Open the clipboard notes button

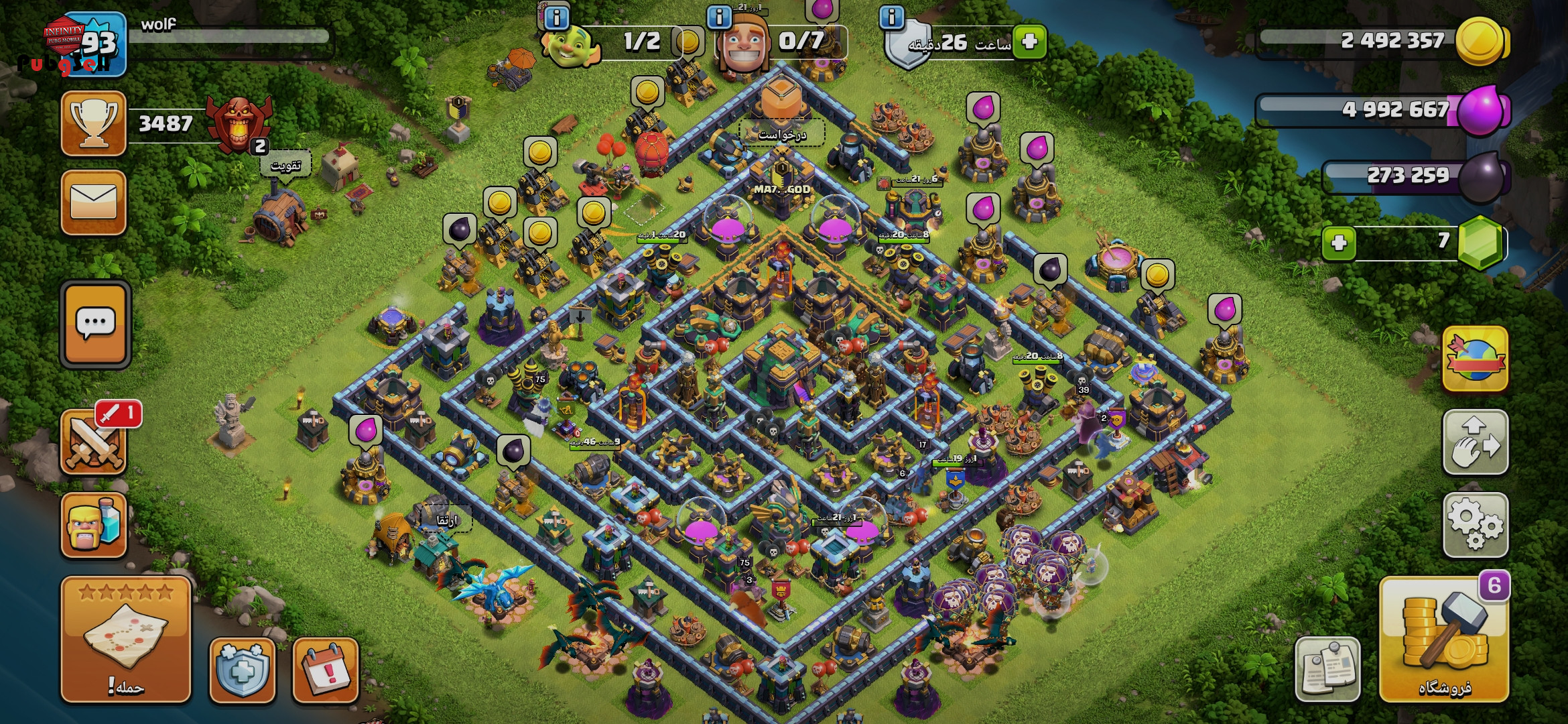(1327, 668)
